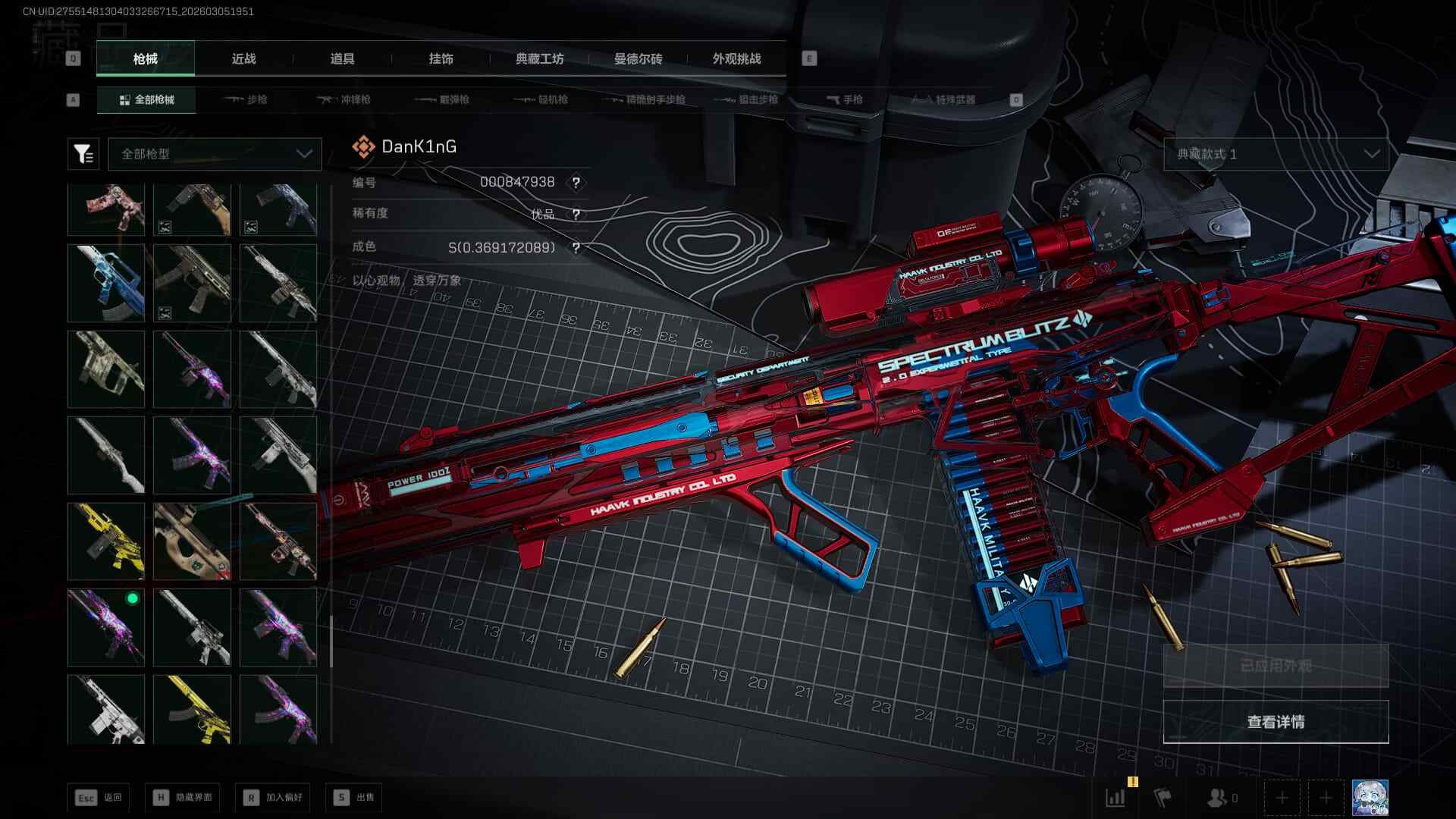Open the bar chart stats icon
This screenshot has width=1456, height=819.
pyautogui.click(x=1116, y=798)
